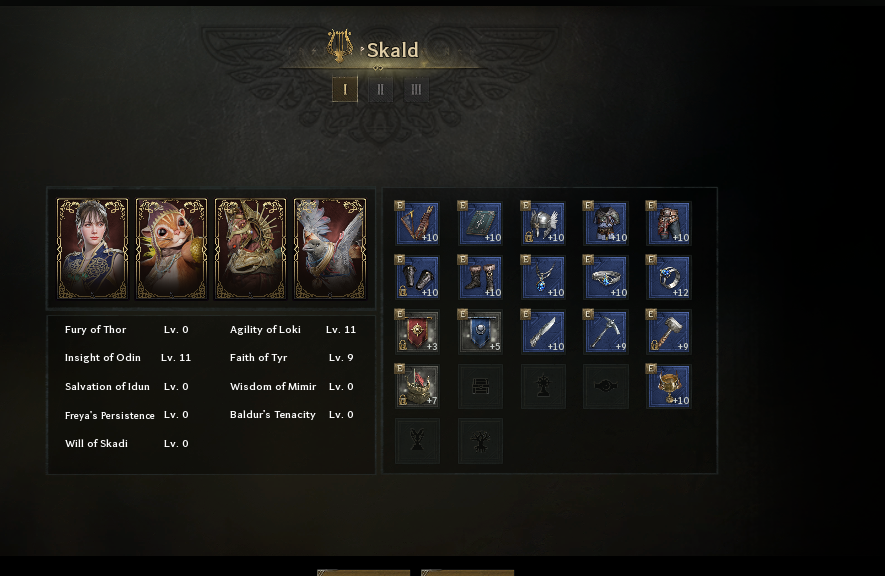This screenshot has width=885, height=576.
Task: Select the squirrel companion card
Action: pyautogui.click(x=171, y=248)
